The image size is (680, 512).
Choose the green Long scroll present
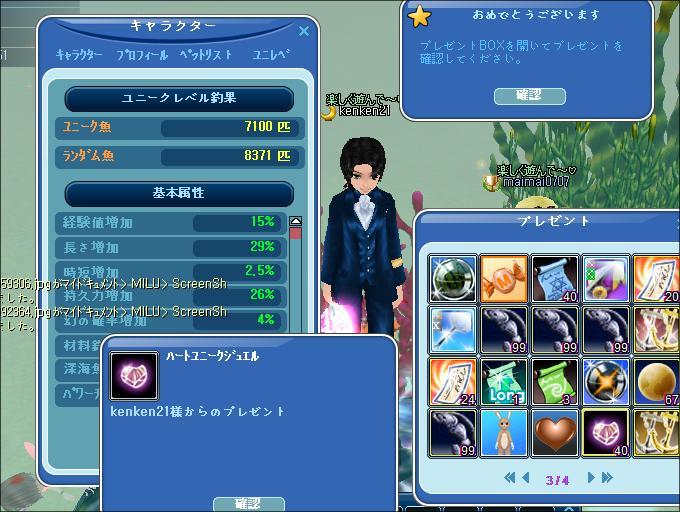504,381
